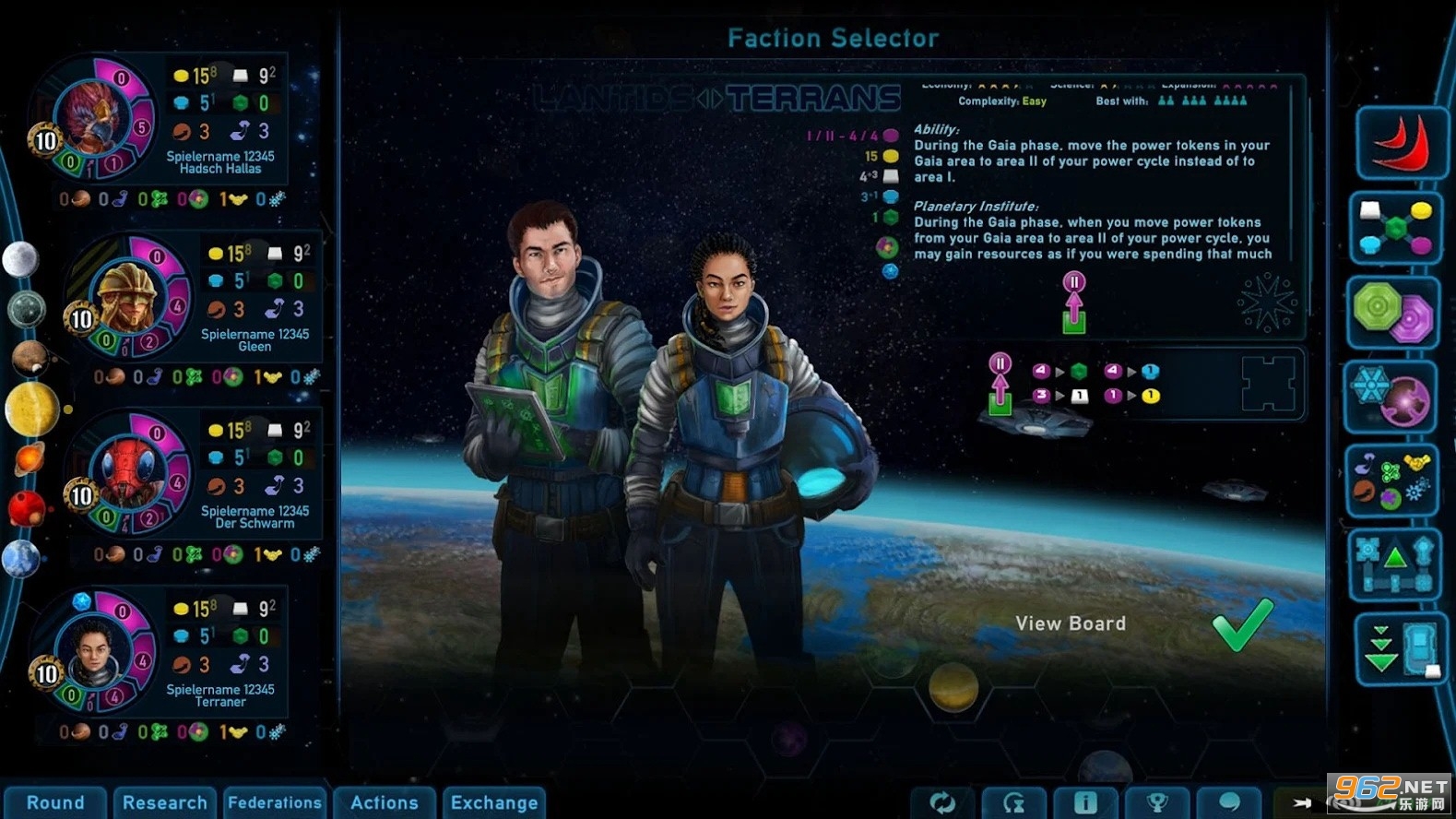Click the circular arrows refresh icon
The height and width of the screenshot is (819, 1456).
click(942, 802)
